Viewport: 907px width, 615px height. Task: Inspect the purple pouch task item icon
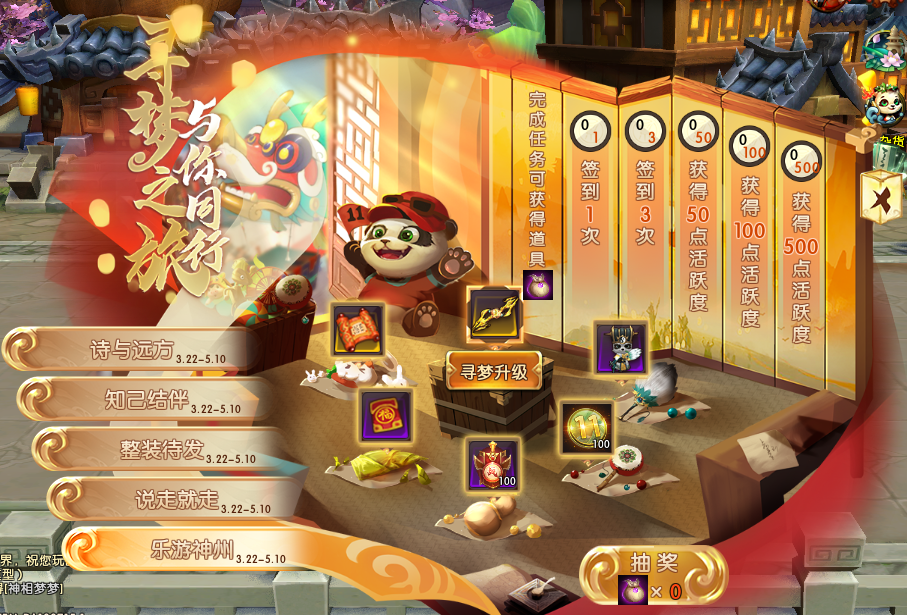pyautogui.click(x=538, y=285)
